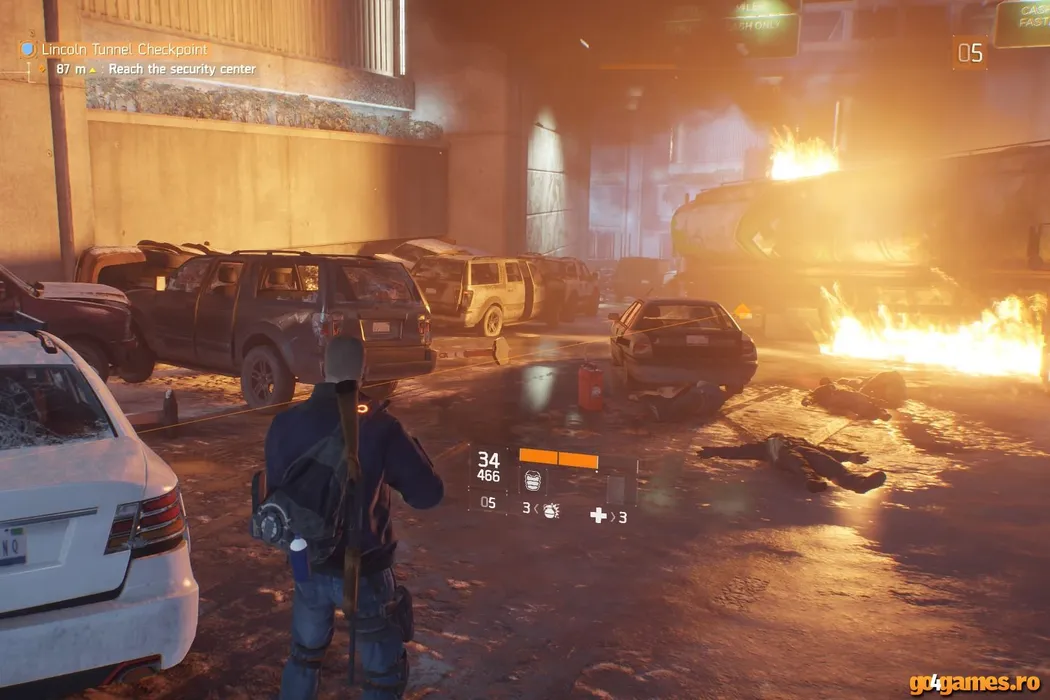Use the white cross medkit icon
The width and height of the screenshot is (1050, 700).
click(598, 515)
